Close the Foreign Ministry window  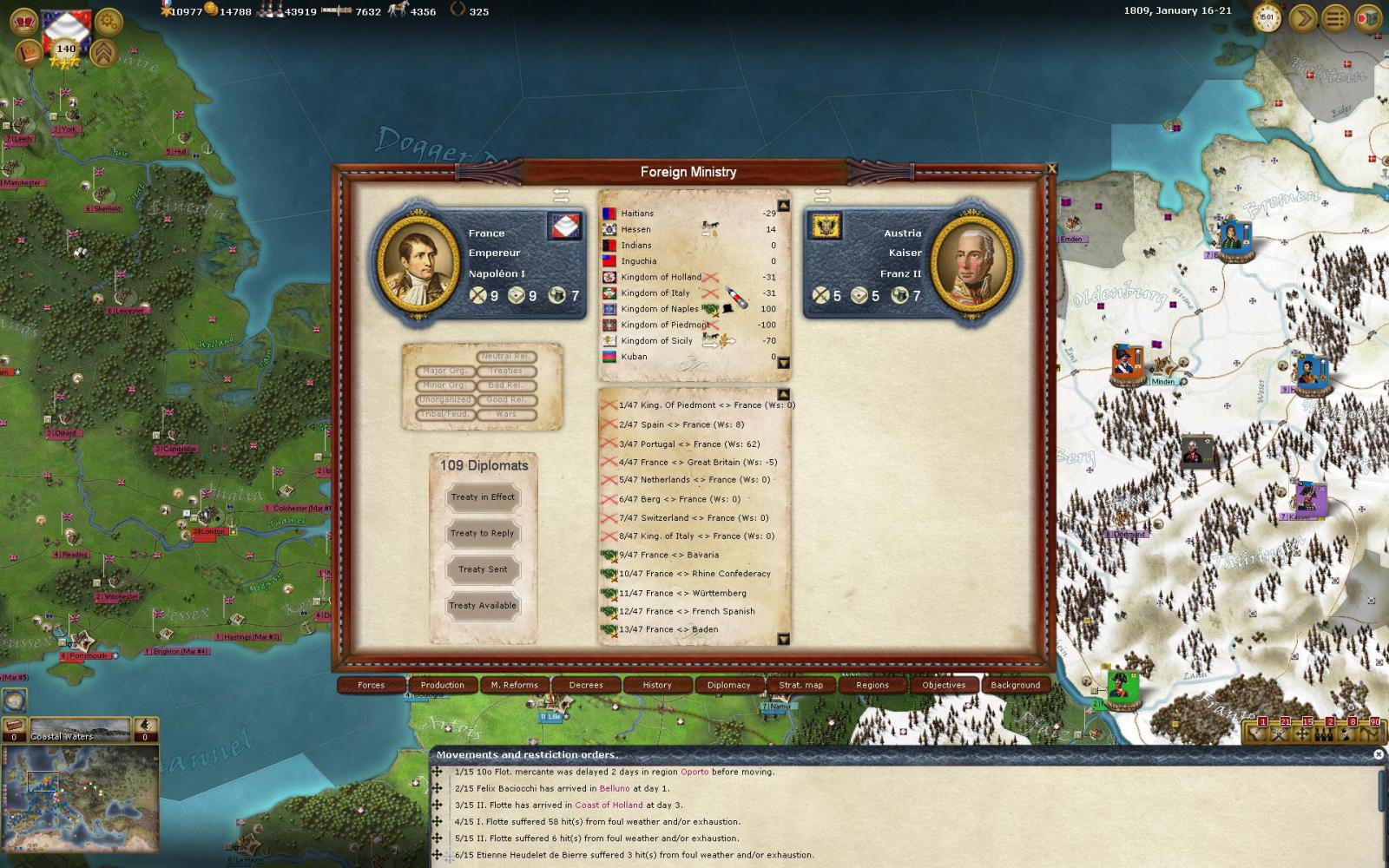(x=1052, y=169)
